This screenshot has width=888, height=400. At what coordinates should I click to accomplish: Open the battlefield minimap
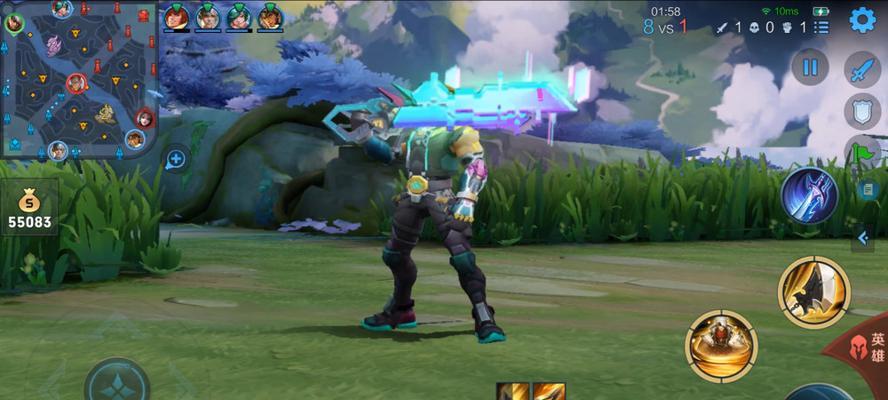pyautogui.click(x=78, y=80)
